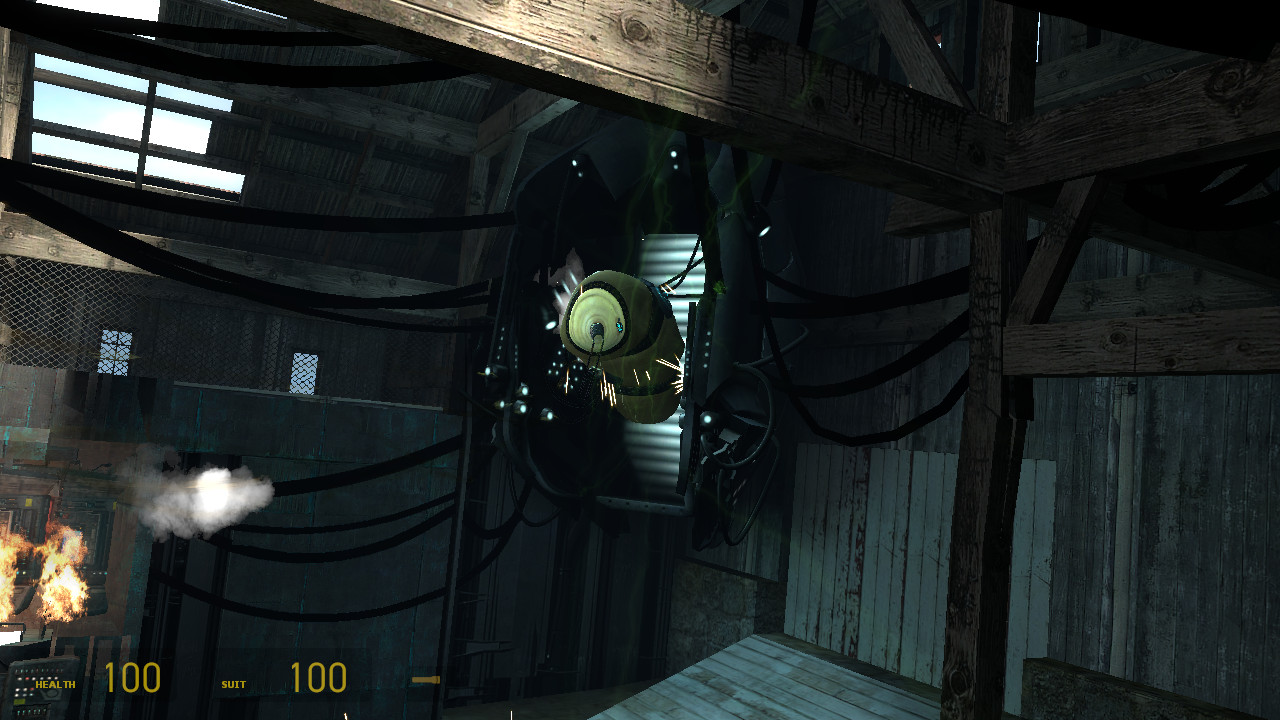
Task: Select the HEALTH label text
Action: pyautogui.click(x=55, y=684)
